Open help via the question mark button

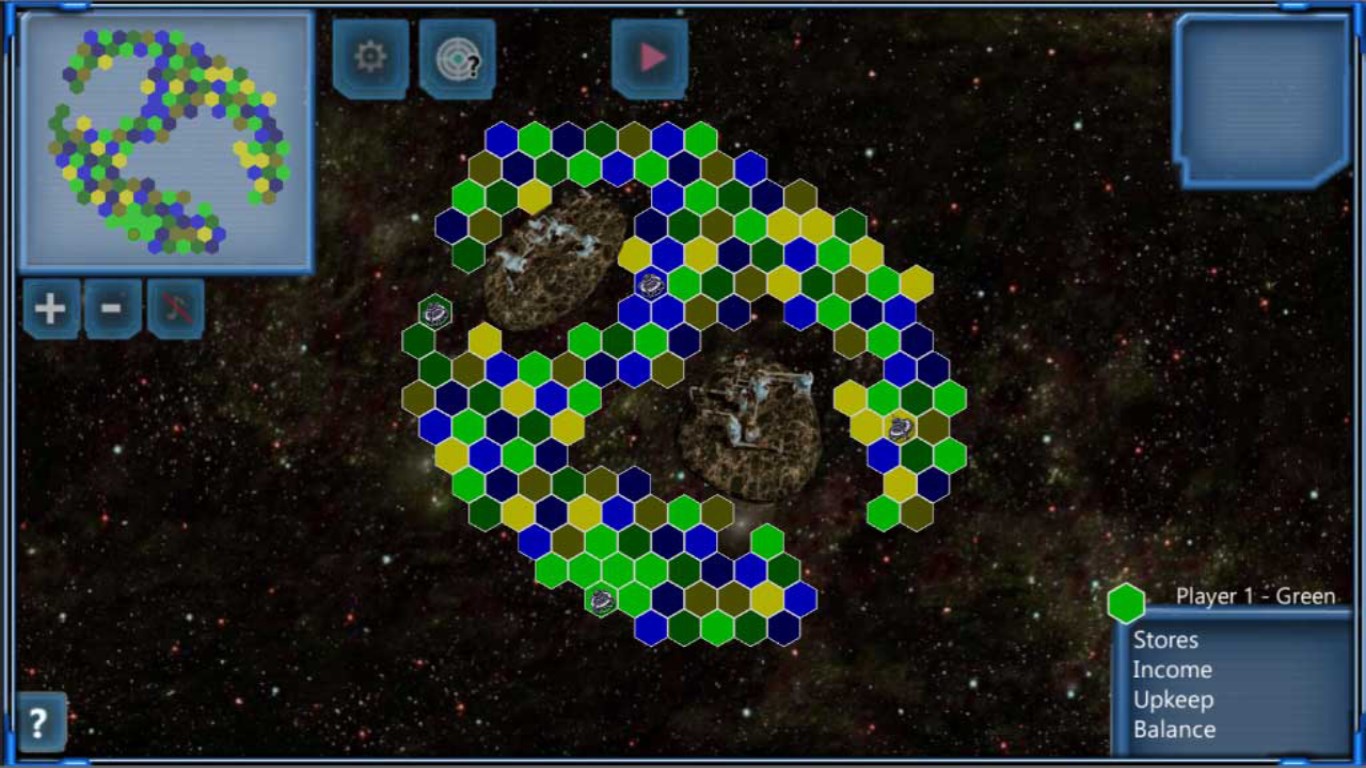[x=40, y=722]
